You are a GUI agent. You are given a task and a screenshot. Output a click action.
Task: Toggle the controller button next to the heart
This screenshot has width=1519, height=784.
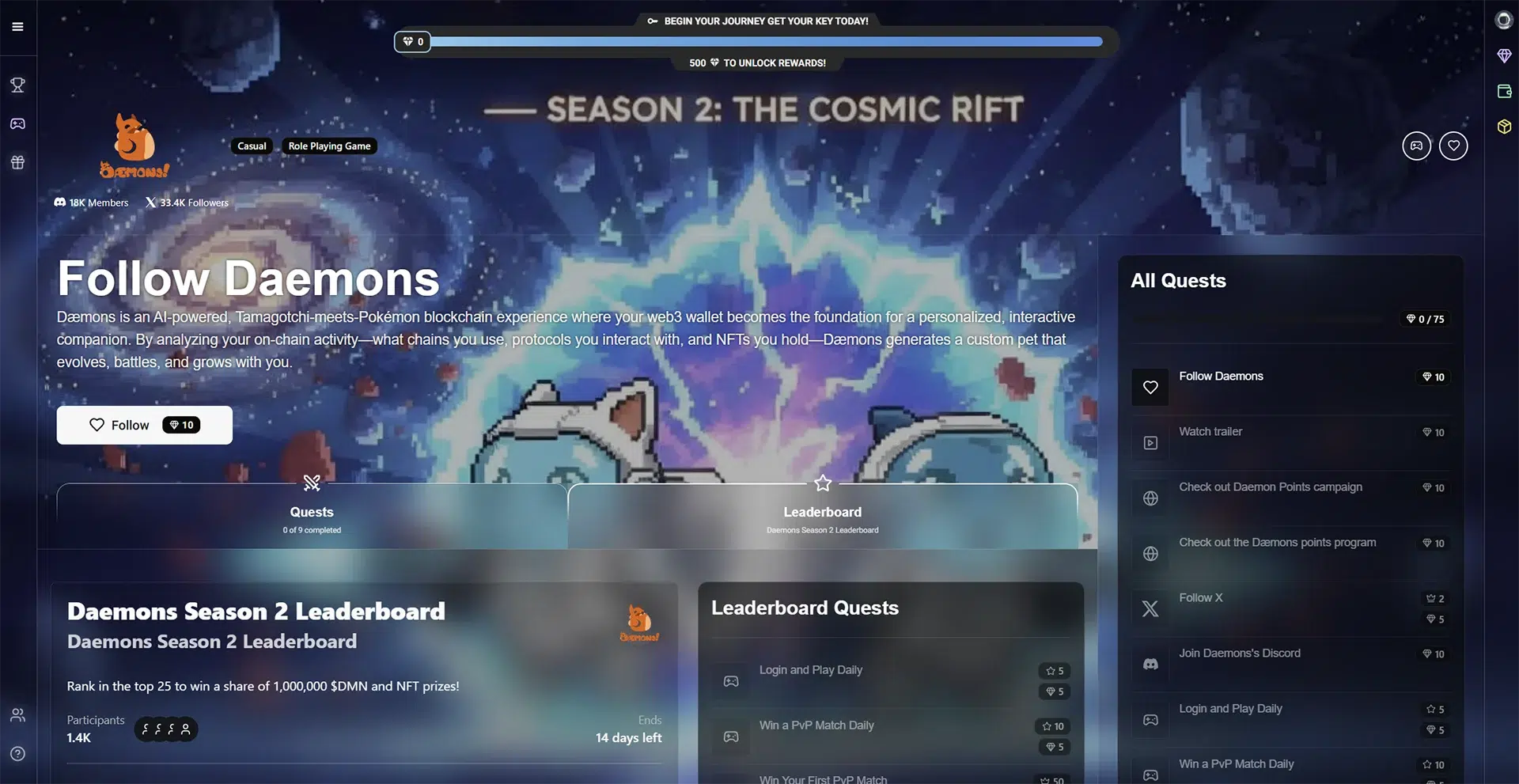(x=1416, y=146)
